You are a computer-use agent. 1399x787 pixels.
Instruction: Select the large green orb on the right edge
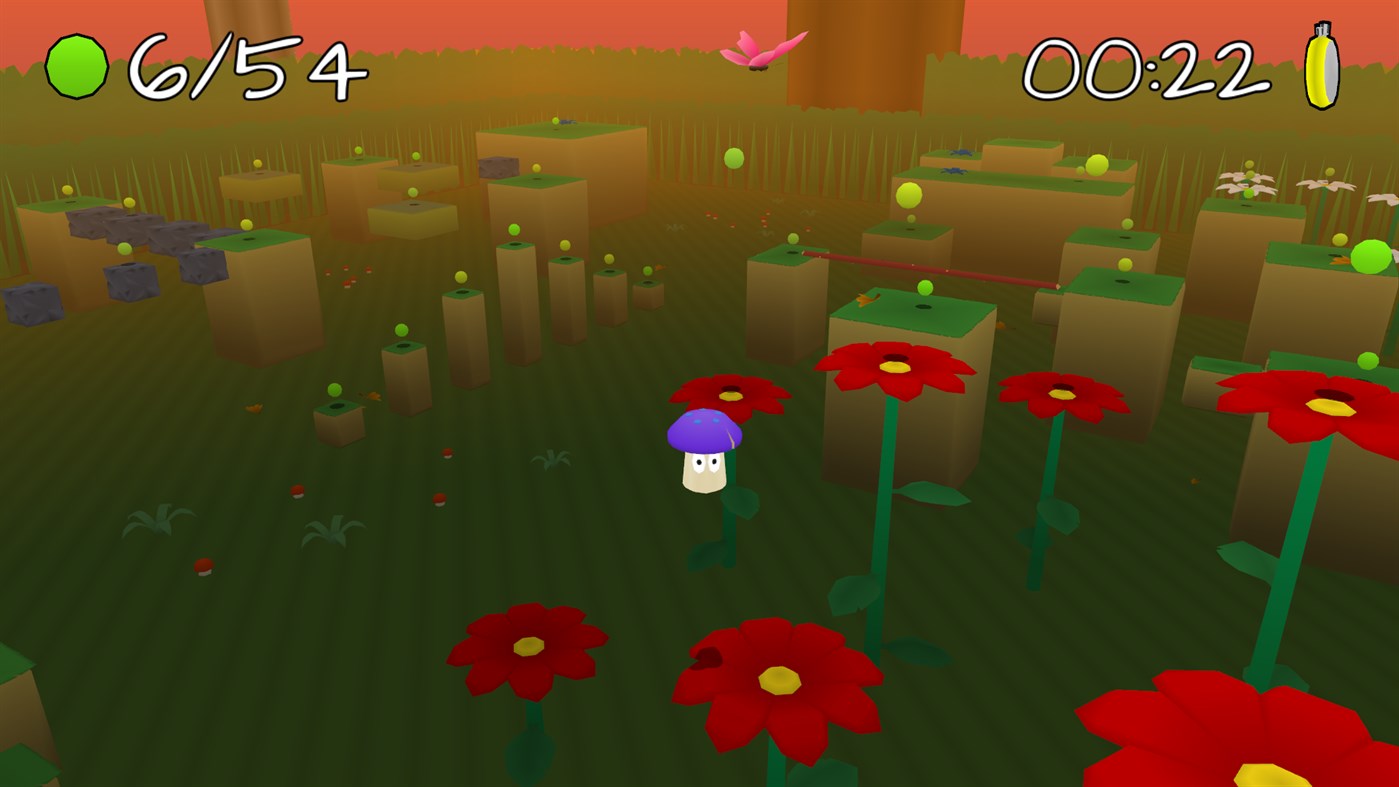coord(1369,259)
